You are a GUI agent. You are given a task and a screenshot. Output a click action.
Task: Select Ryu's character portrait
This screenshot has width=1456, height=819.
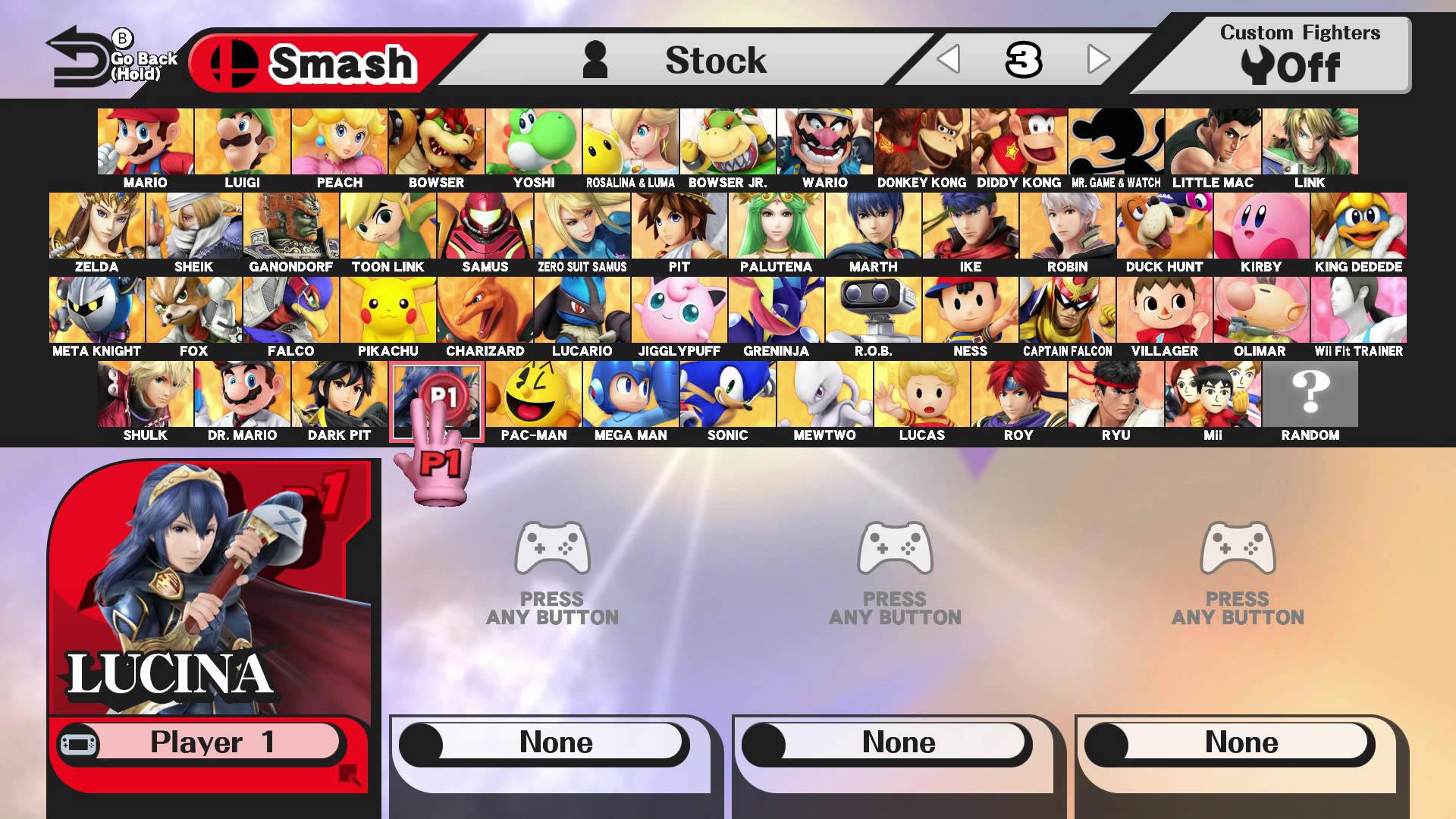tap(1116, 394)
